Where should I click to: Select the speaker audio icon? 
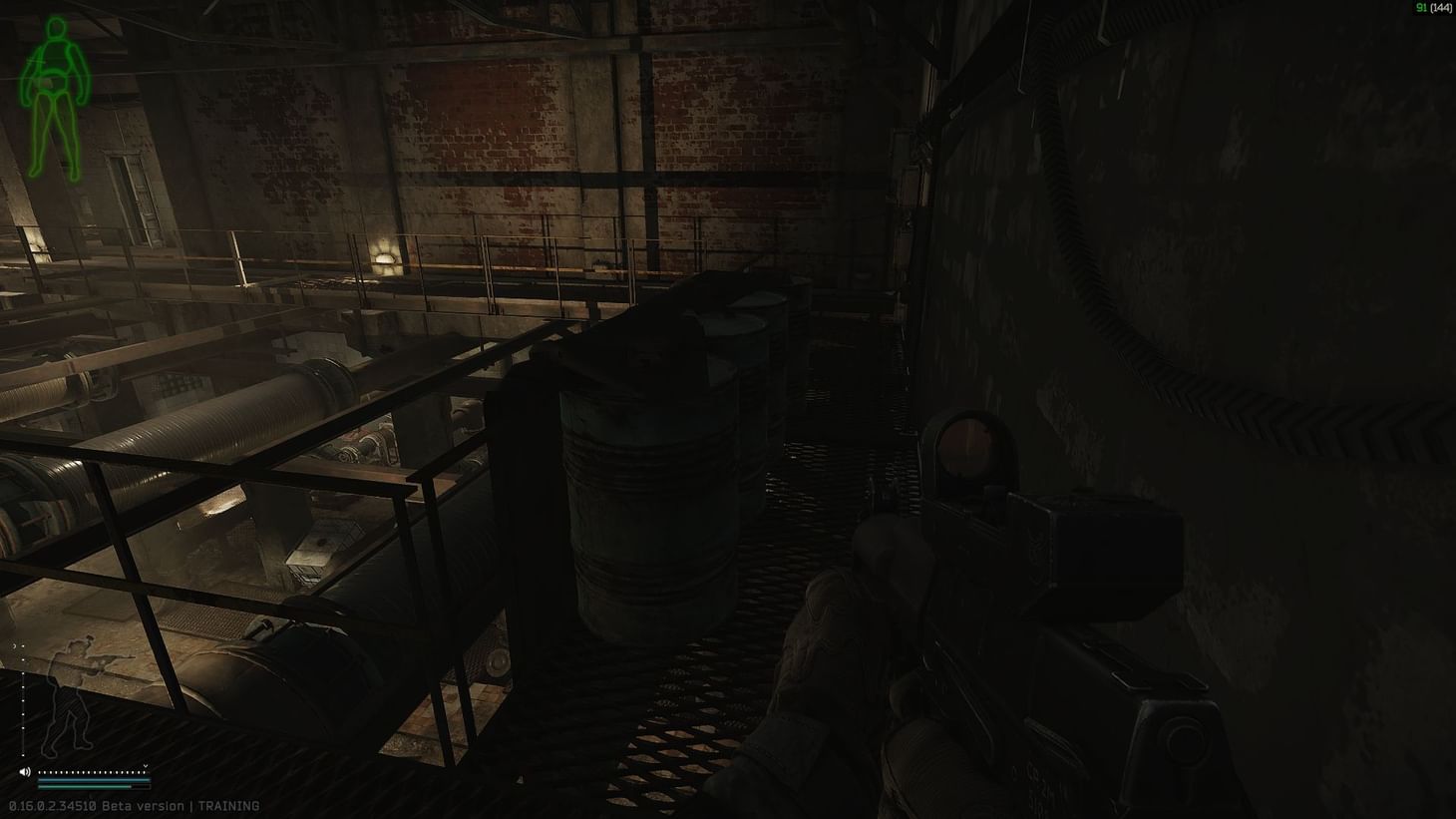pyautogui.click(x=24, y=771)
